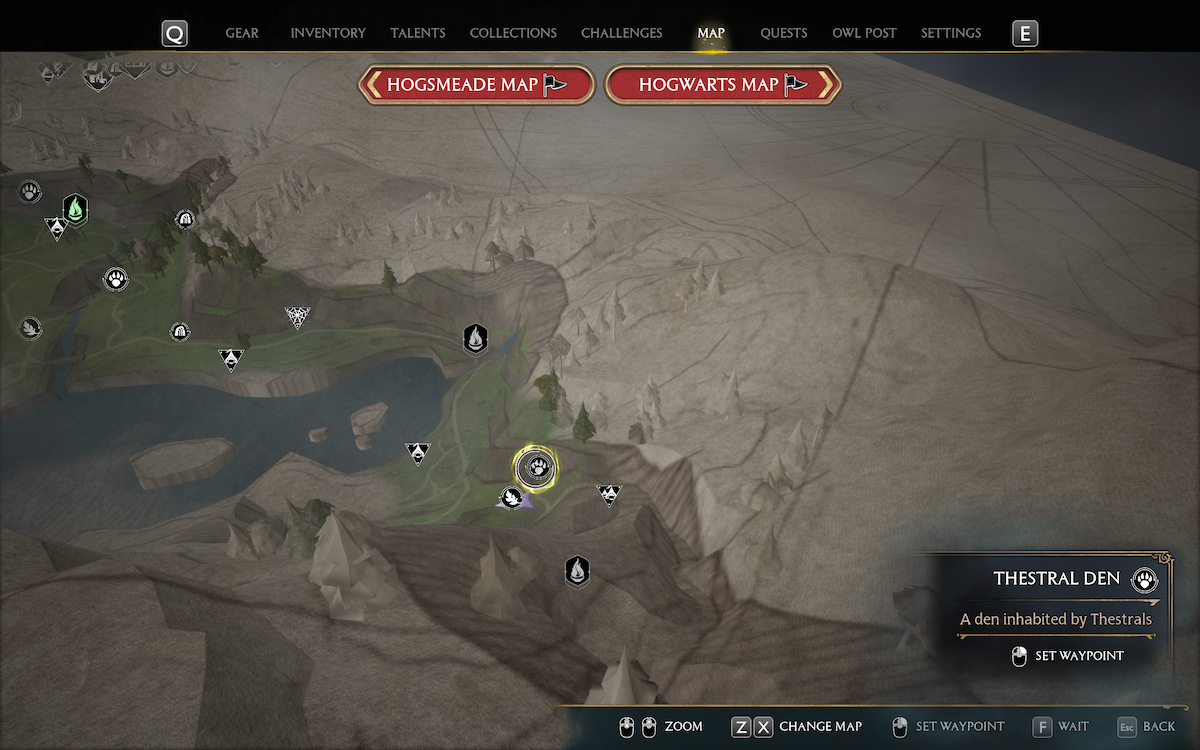The height and width of the screenshot is (750, 1200).
Task: Change to the Hogsmeade Map
Action: click(477, 85)
